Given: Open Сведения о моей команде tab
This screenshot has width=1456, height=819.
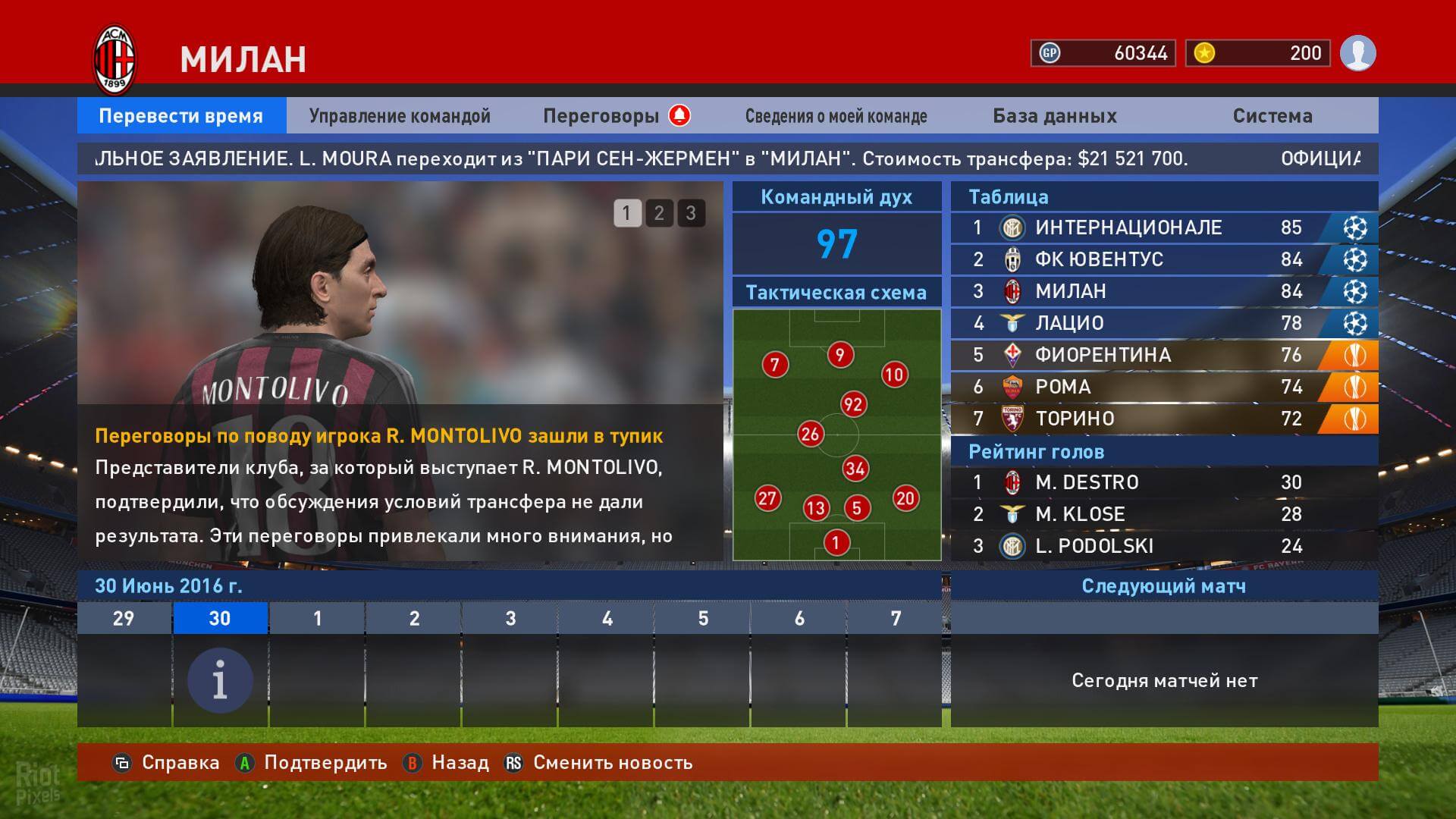Looking at the screenshot, I should point(836,116).
